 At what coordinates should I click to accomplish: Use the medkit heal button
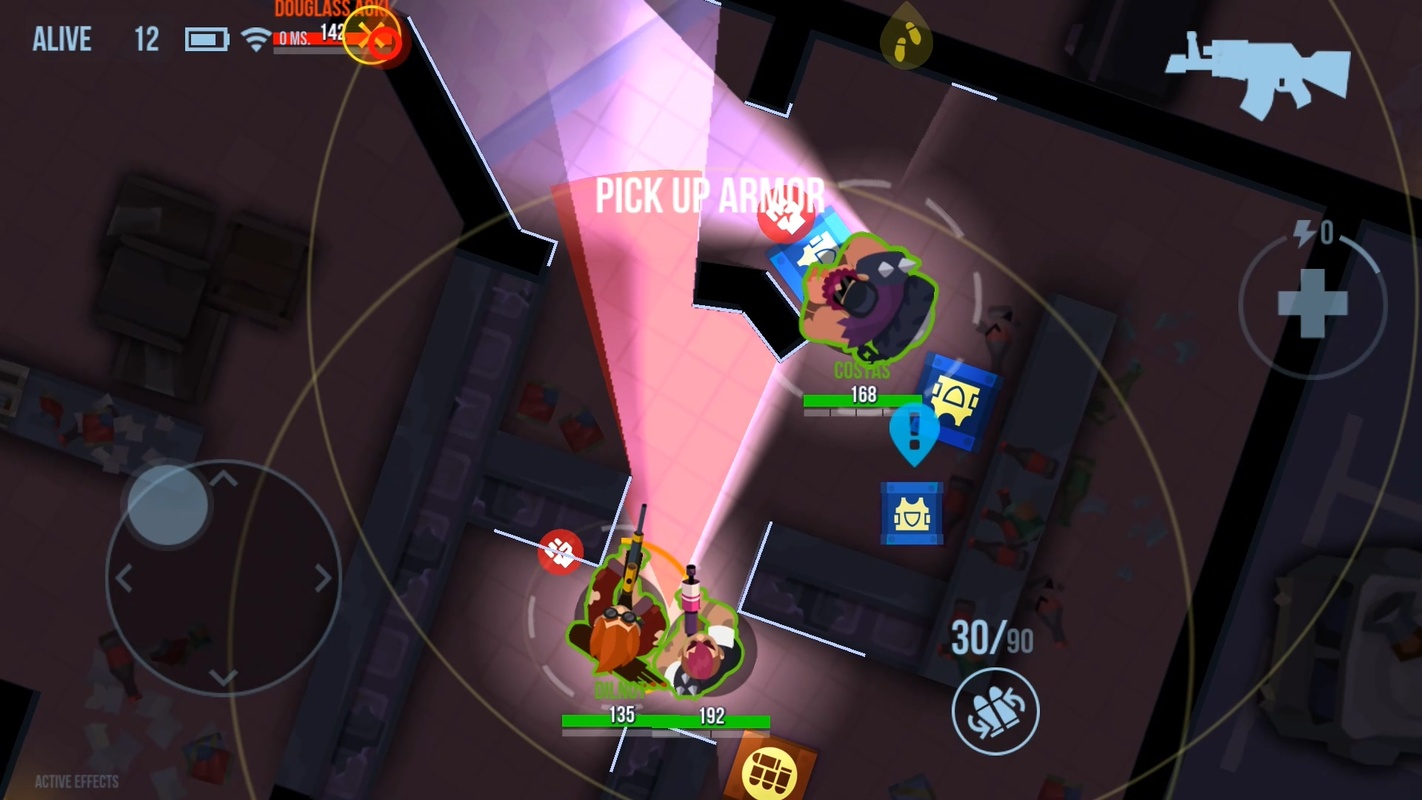(x=1311, y=304)
